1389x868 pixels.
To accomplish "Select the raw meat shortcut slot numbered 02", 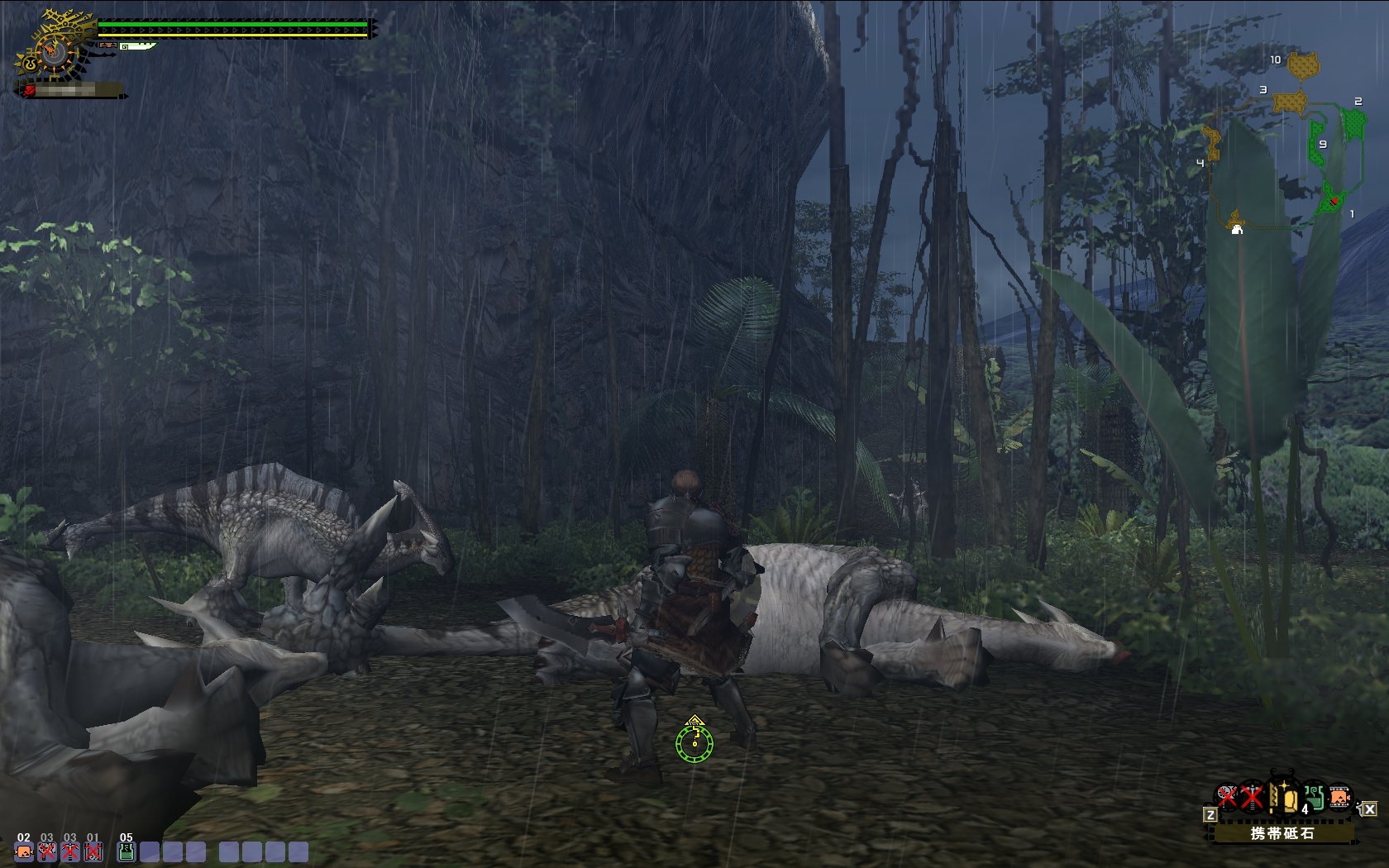I will click(24, 851).
